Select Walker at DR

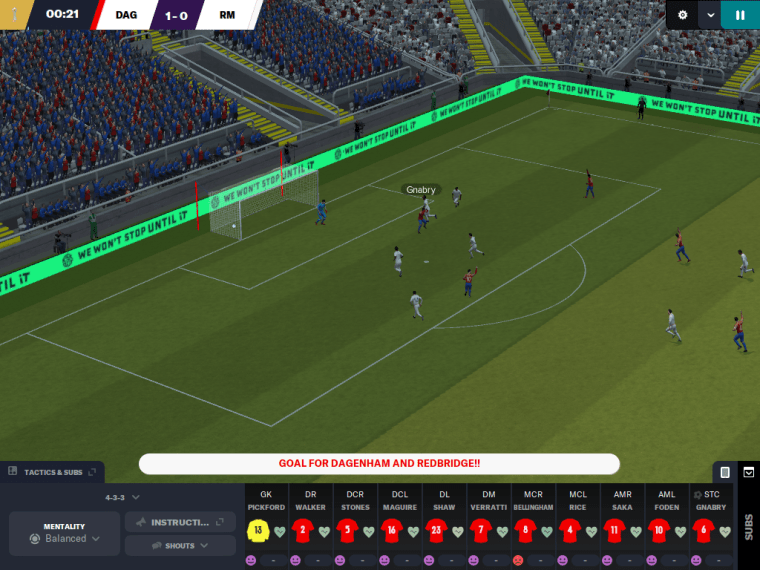[302, 530]
